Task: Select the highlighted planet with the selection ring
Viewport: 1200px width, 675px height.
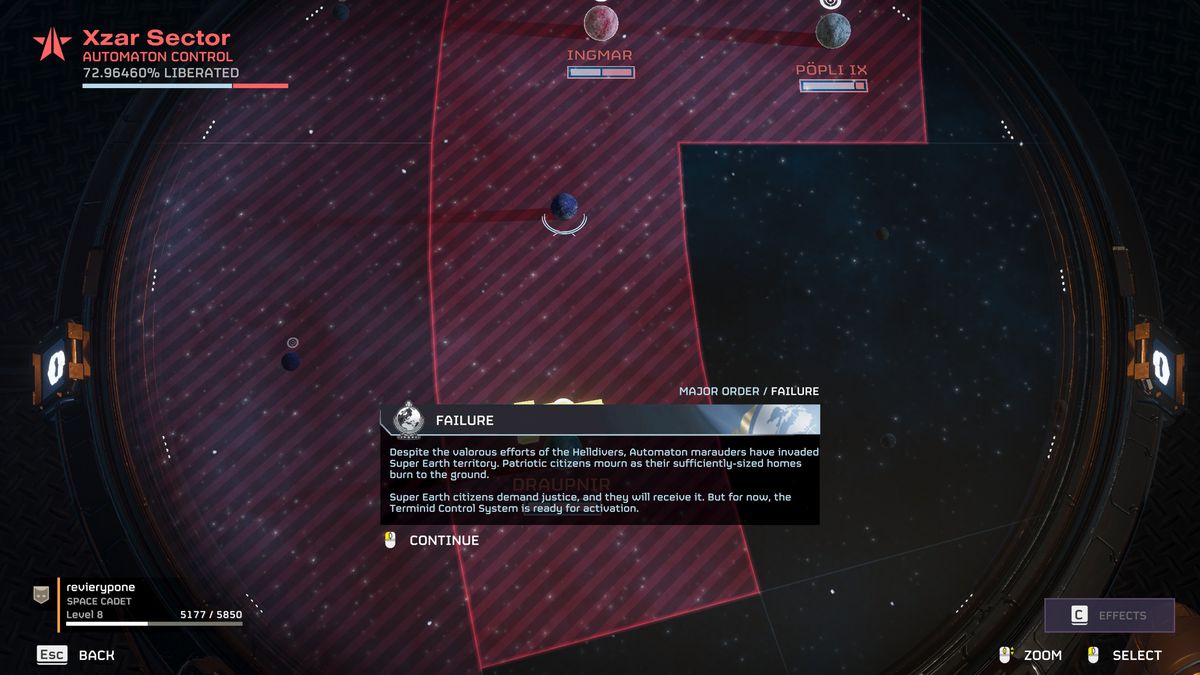Action: [x=564, y=207]
